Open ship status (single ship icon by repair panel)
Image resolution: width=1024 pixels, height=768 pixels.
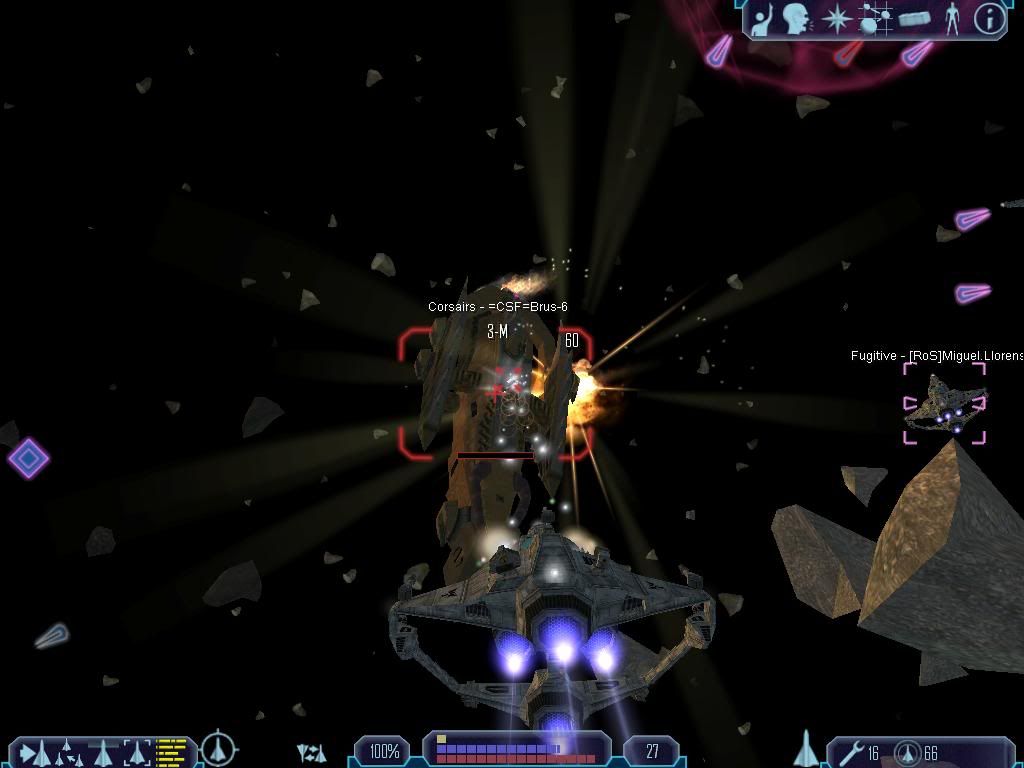click(x=806, y=748)
